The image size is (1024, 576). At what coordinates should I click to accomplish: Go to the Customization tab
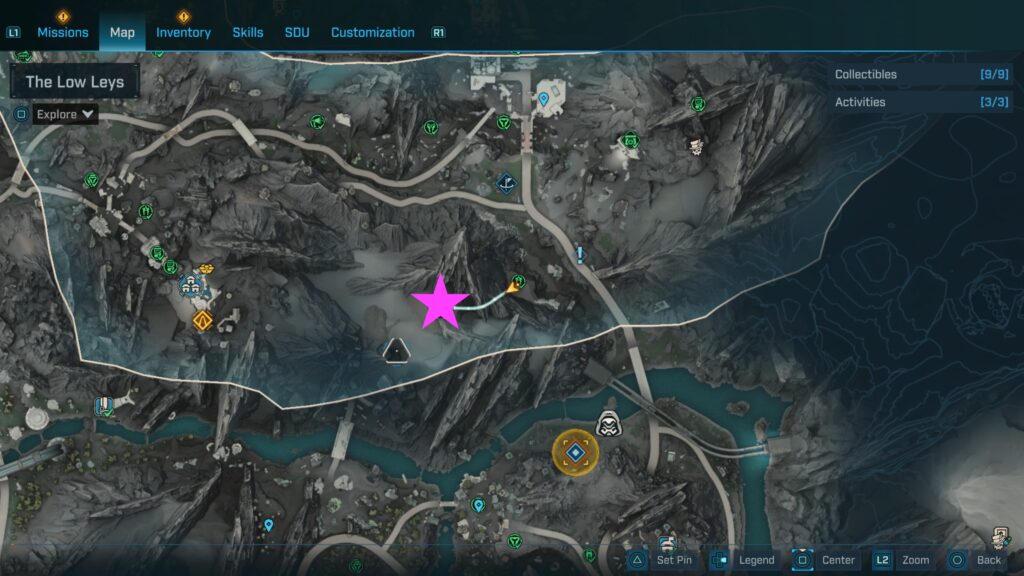(372, 32)
